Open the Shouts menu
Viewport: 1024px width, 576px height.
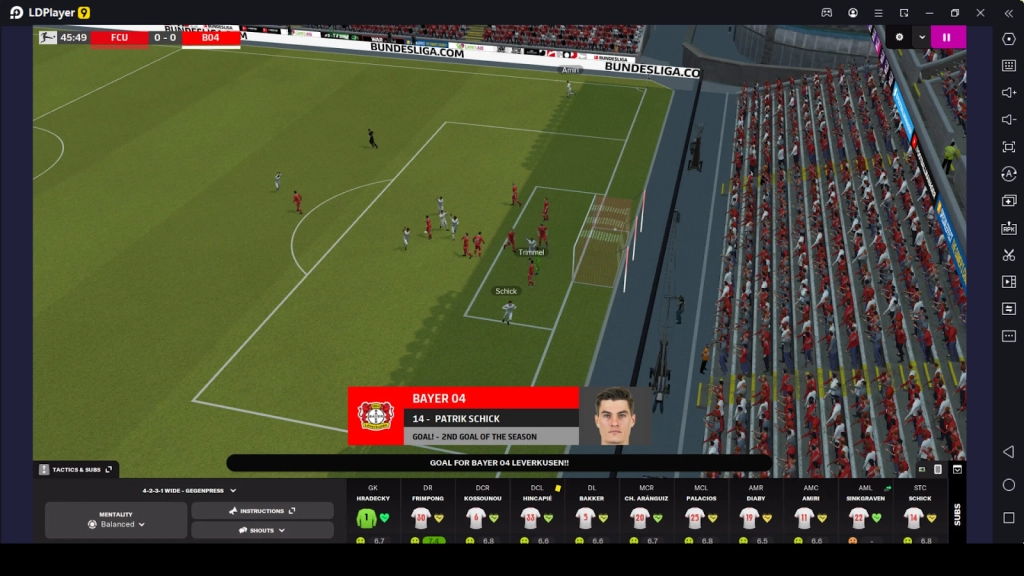[x=262, y=530]
